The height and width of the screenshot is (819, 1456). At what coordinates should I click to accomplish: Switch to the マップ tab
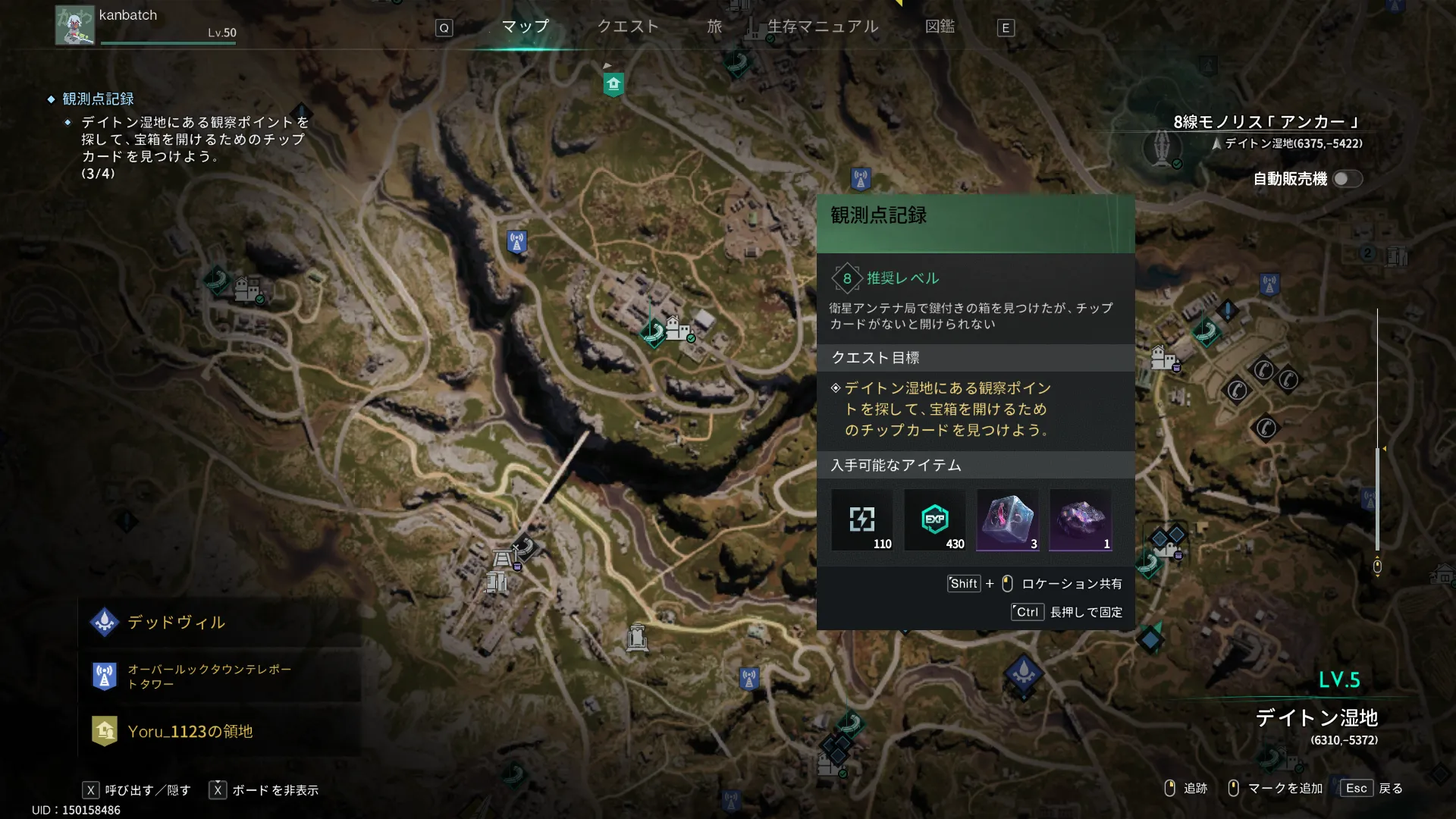(525, 27)
